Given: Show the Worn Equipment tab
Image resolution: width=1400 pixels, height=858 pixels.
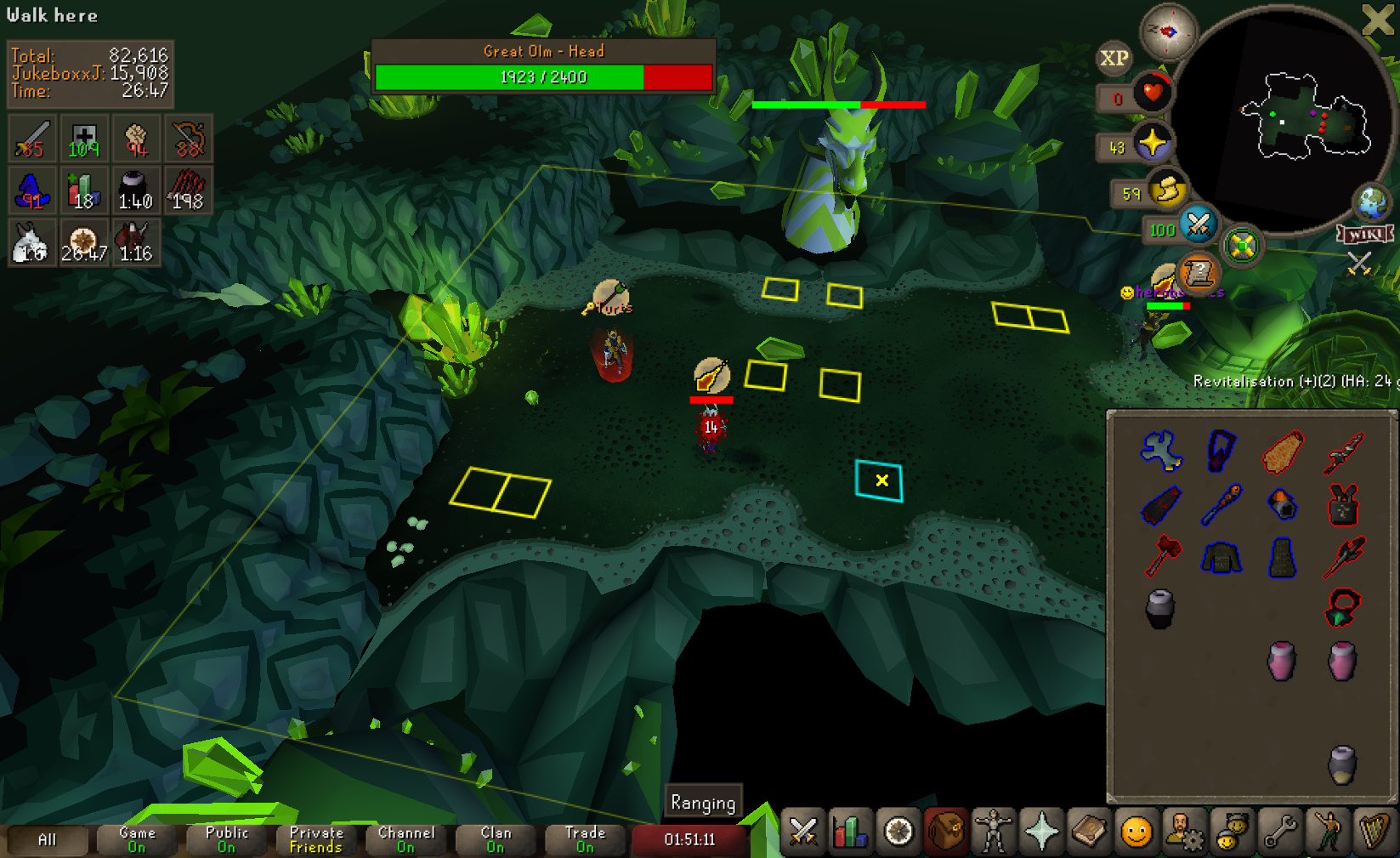Looking at the screenshot, I should [993, 831].
